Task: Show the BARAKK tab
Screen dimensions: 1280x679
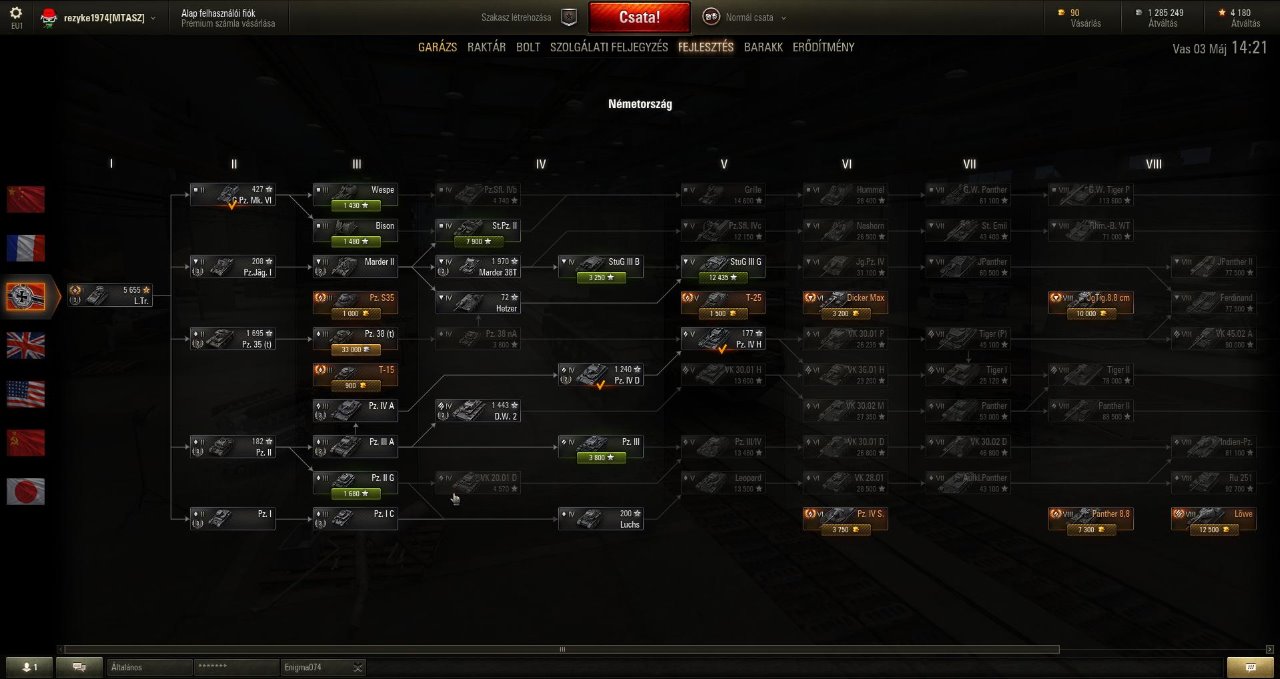Action: pos(763,47)
